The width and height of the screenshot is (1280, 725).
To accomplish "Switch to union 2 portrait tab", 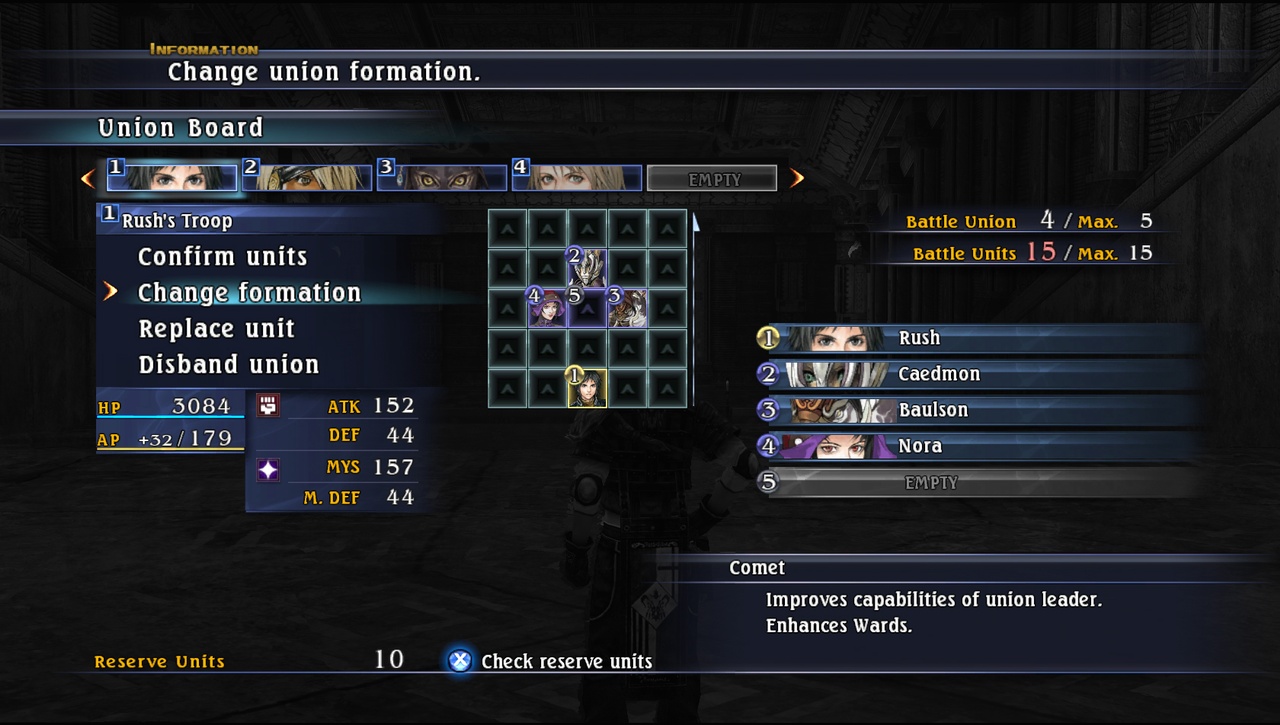I will [307, 178].
